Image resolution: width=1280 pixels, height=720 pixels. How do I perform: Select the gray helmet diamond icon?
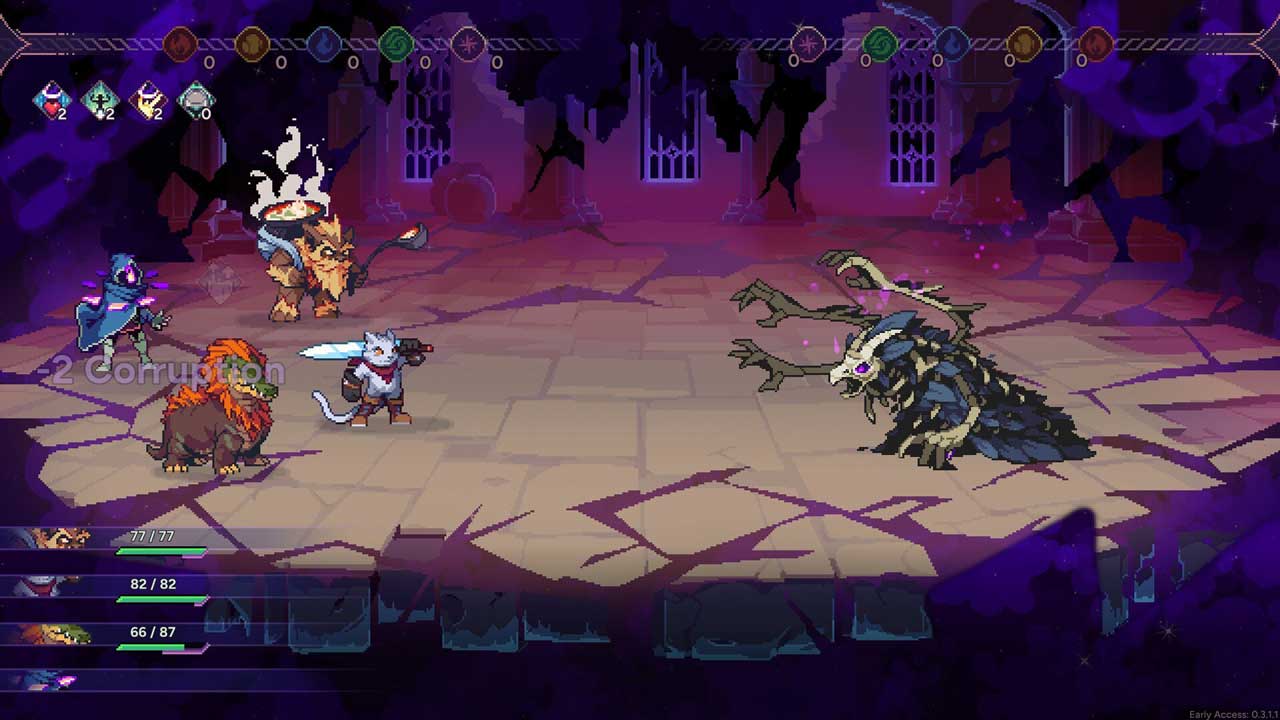[196, 101]
